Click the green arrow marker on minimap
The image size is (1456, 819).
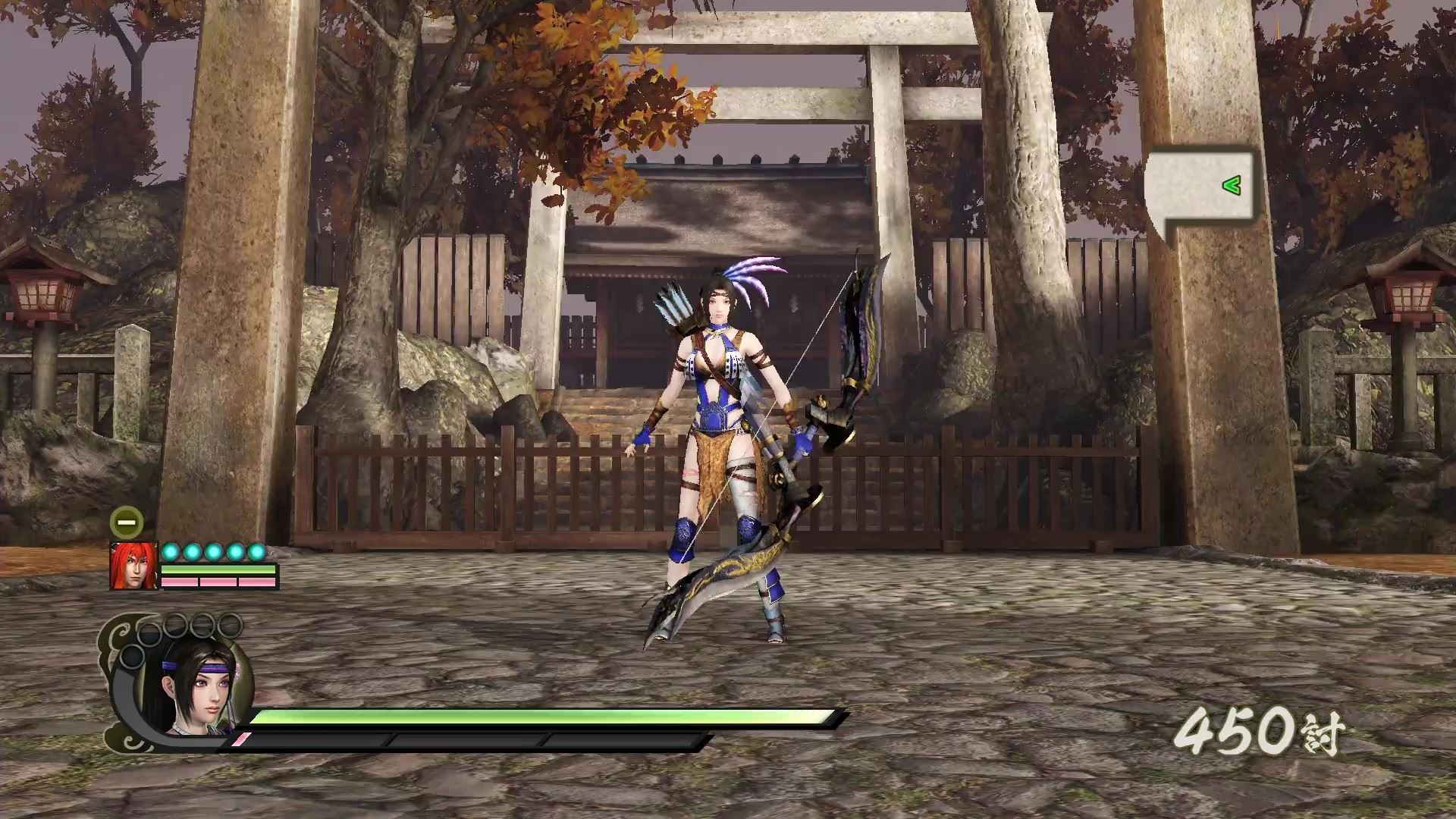click(1231, 185)
